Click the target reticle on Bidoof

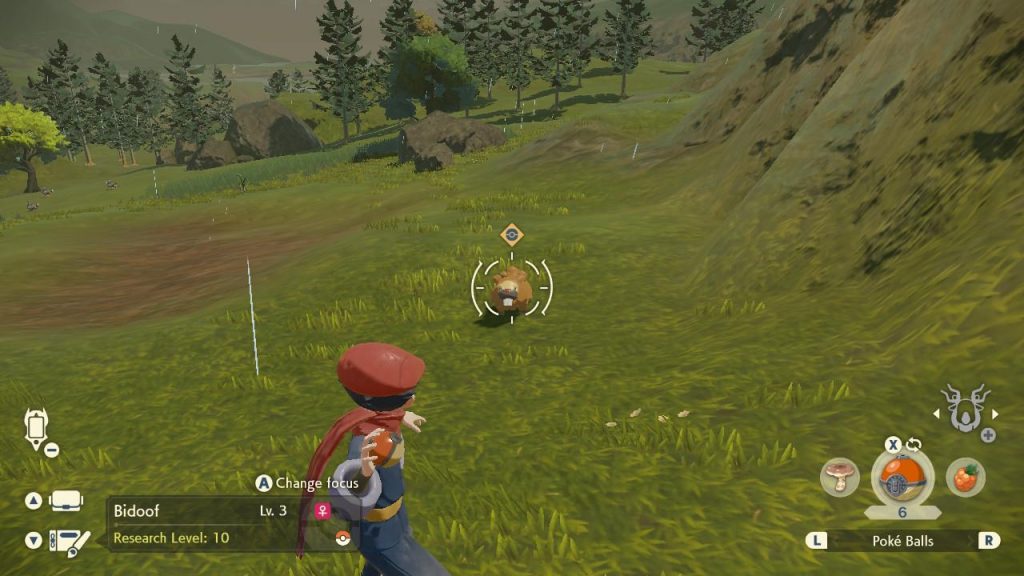511,288
